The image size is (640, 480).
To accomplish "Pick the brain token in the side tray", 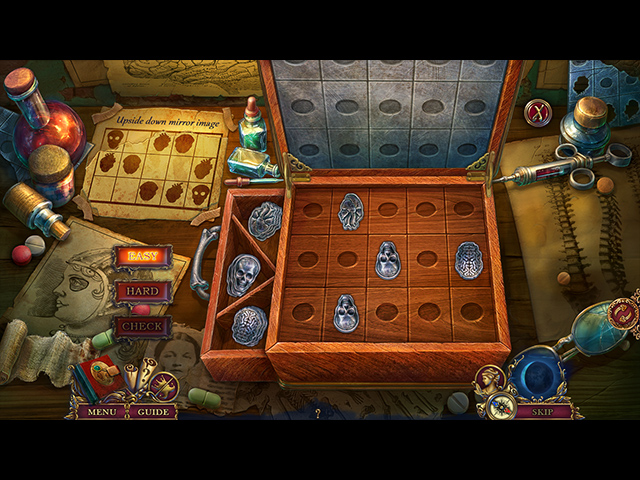I will click(249, 325).
